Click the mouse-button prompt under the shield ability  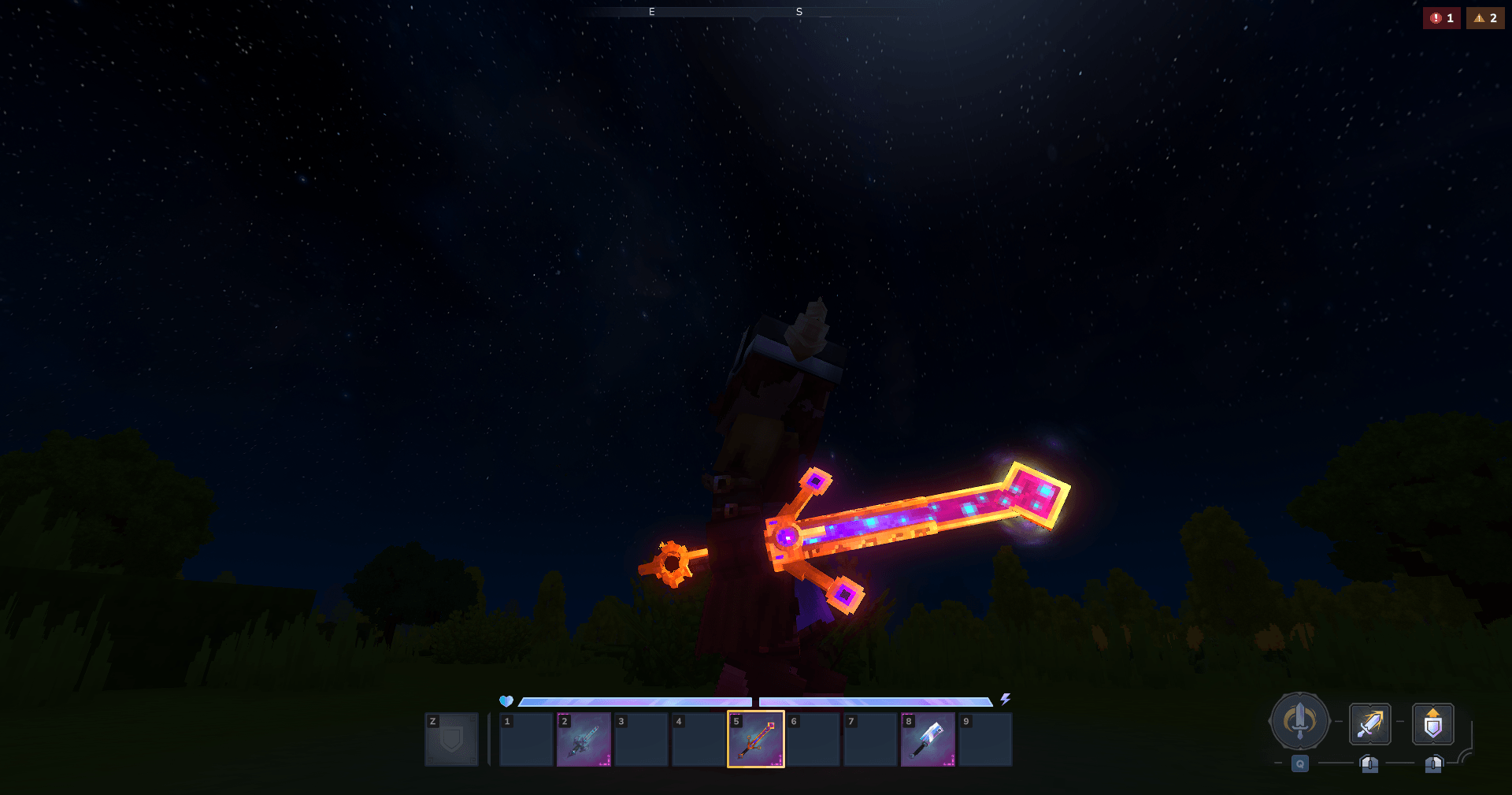1433,763
